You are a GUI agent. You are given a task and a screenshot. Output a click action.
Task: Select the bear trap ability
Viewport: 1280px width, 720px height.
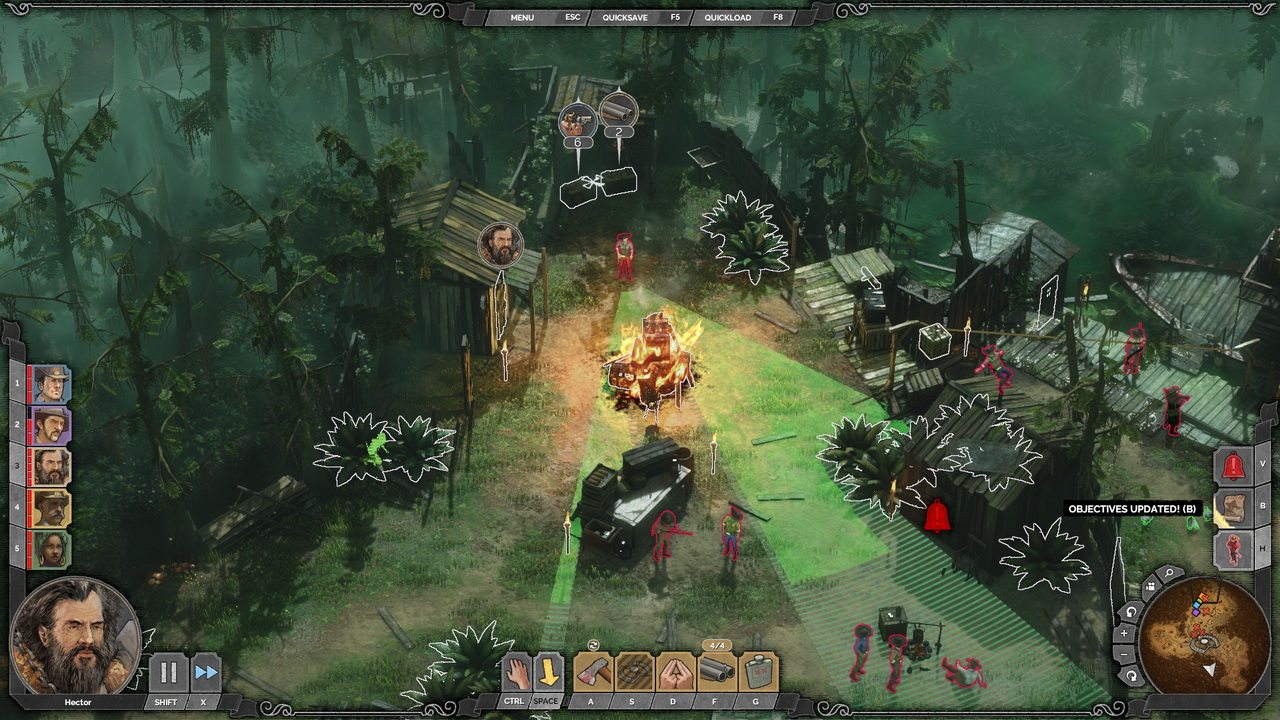pyautogui.click(x=634, y=672)
